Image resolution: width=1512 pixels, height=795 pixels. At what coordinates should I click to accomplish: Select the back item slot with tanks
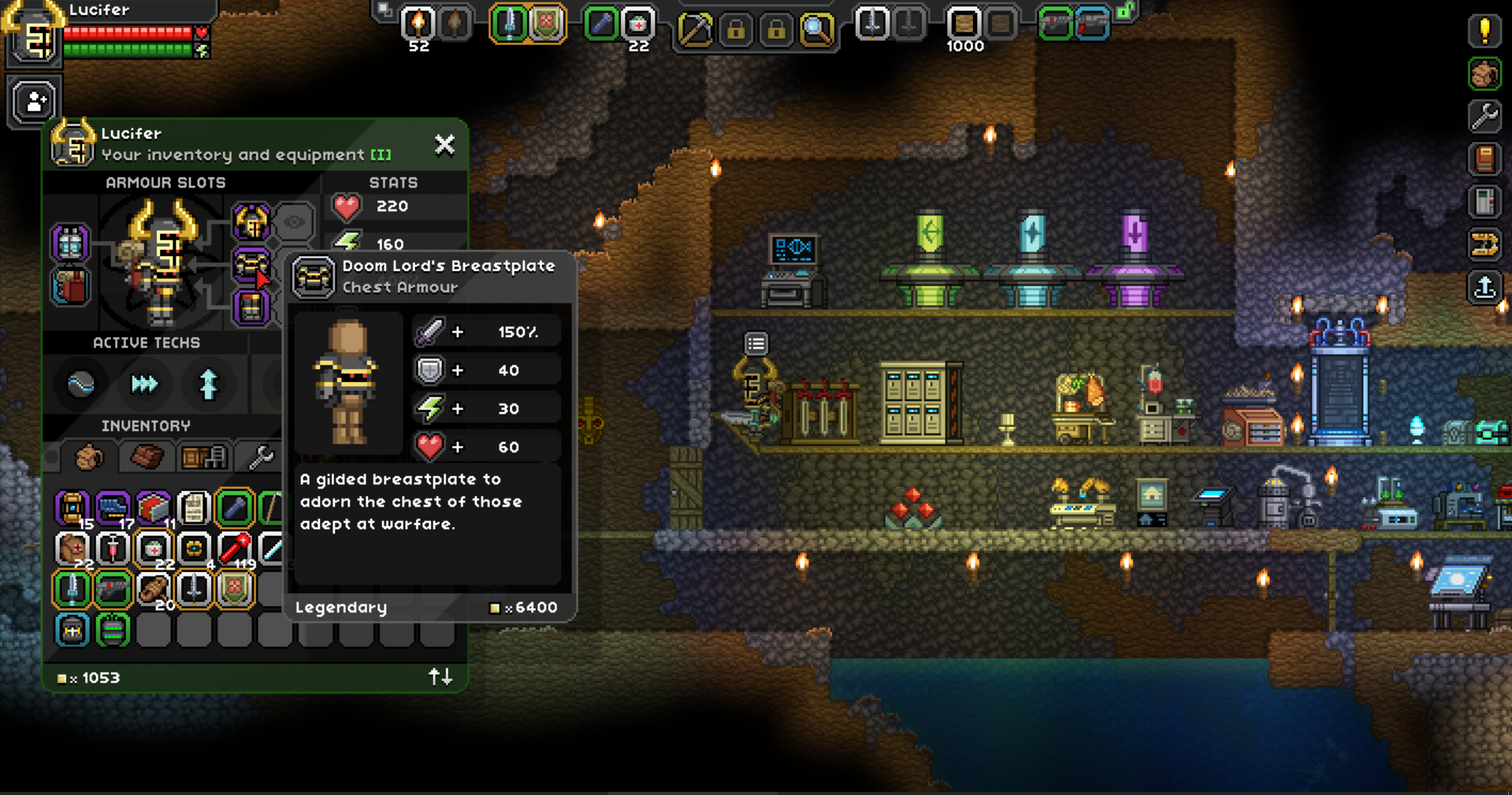[x=70, y=243]
